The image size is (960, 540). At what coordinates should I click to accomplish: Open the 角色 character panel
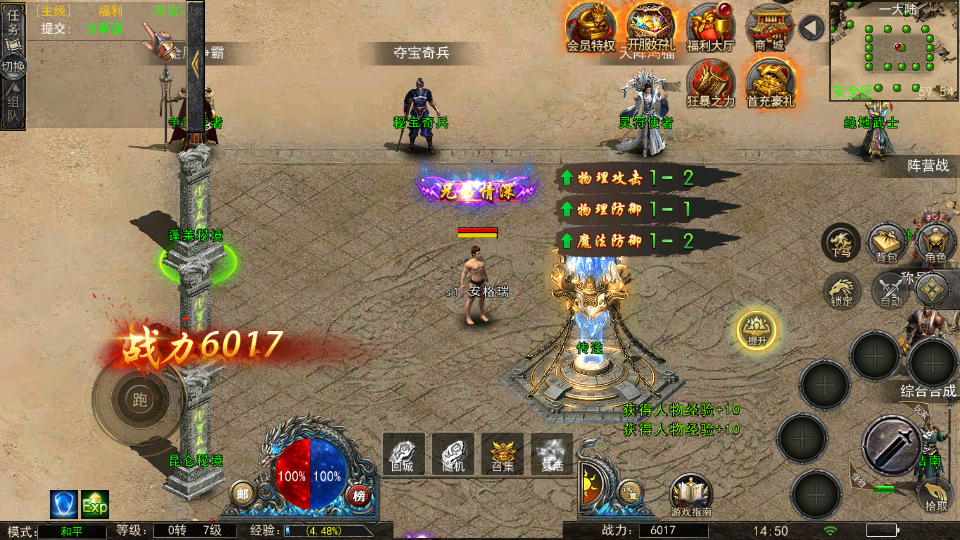(x=935, y=243)
